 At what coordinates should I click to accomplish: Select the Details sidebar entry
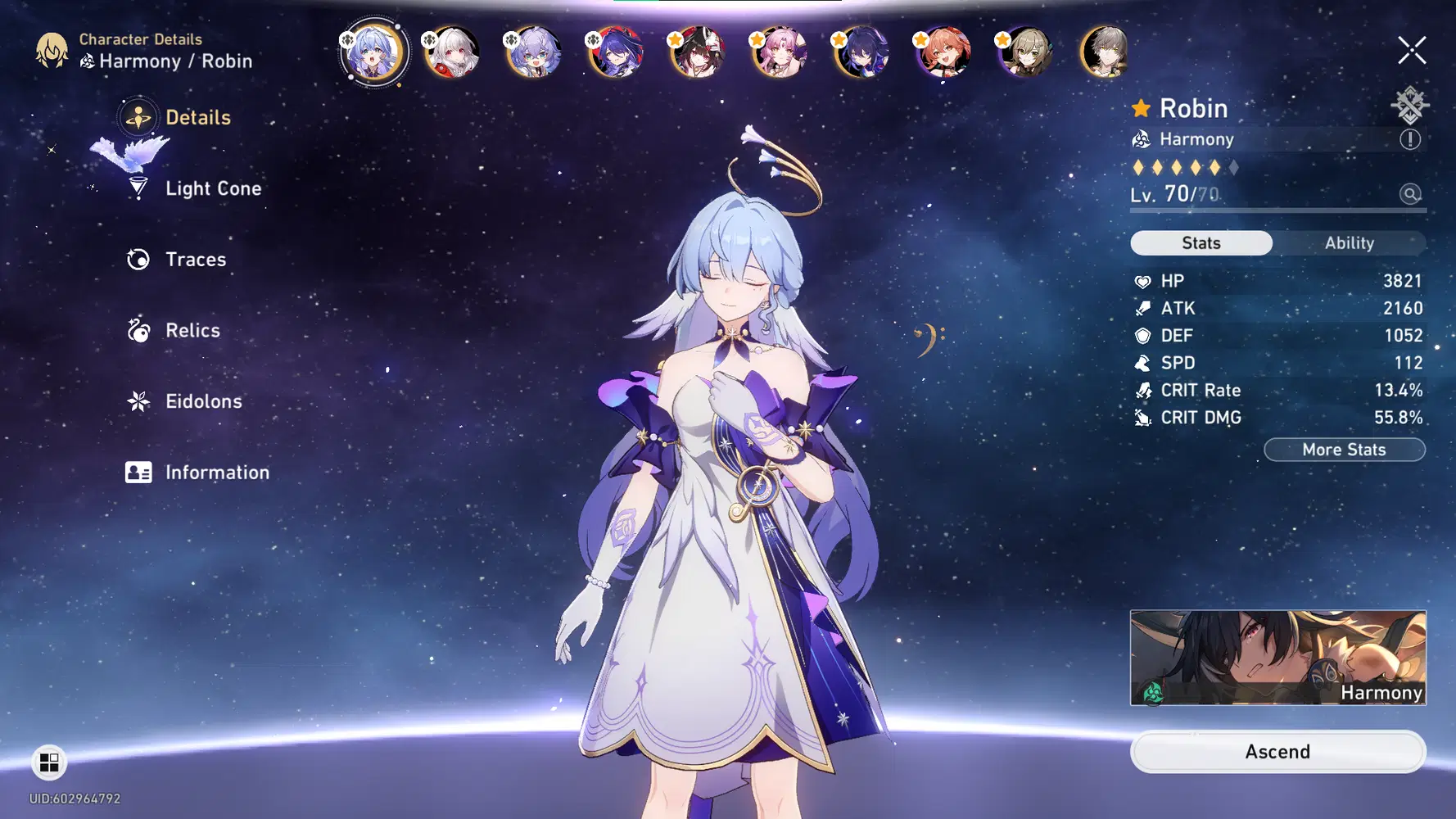[197, 117]
